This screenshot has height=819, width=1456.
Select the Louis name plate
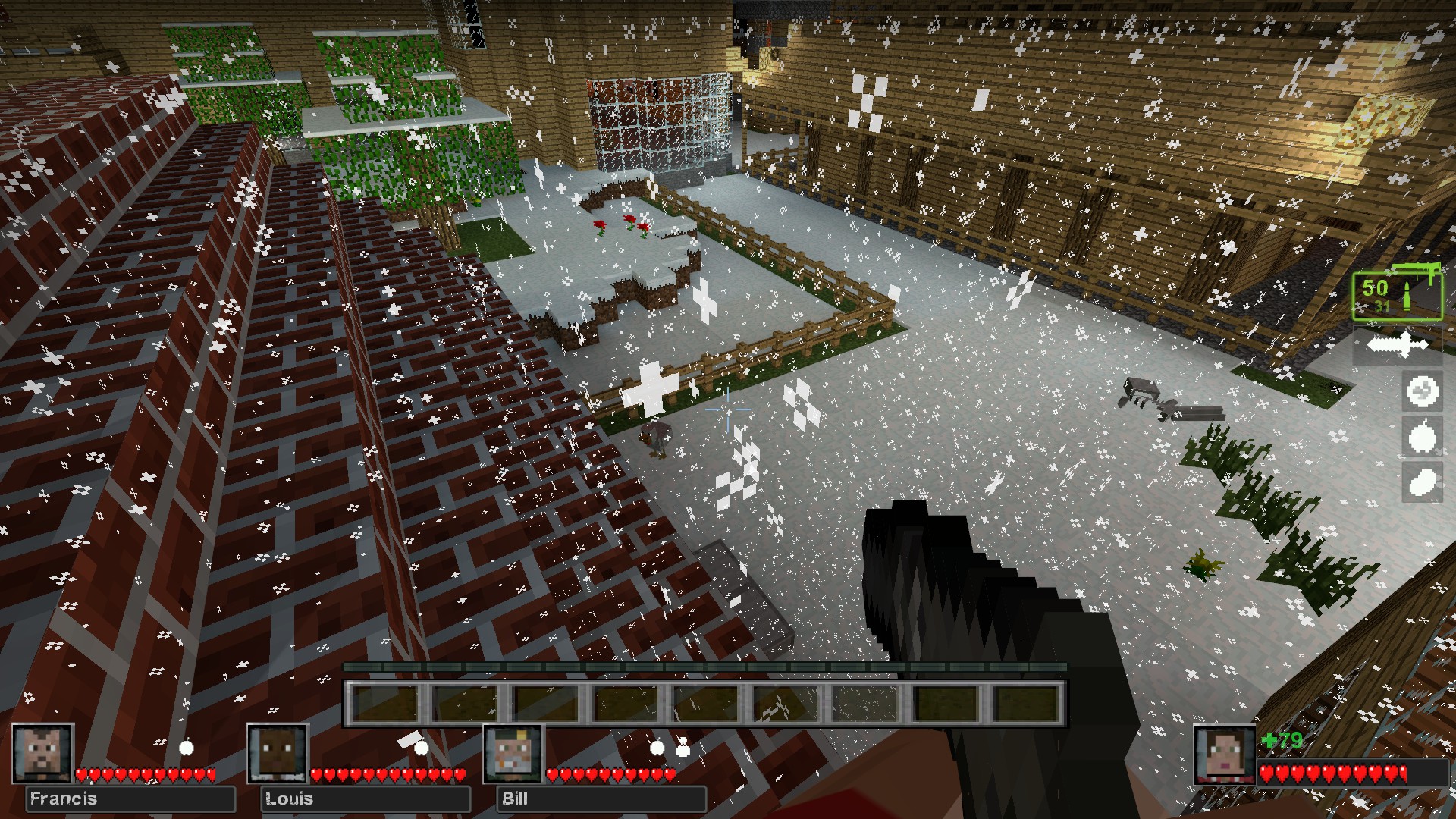(x=366, y=799)
